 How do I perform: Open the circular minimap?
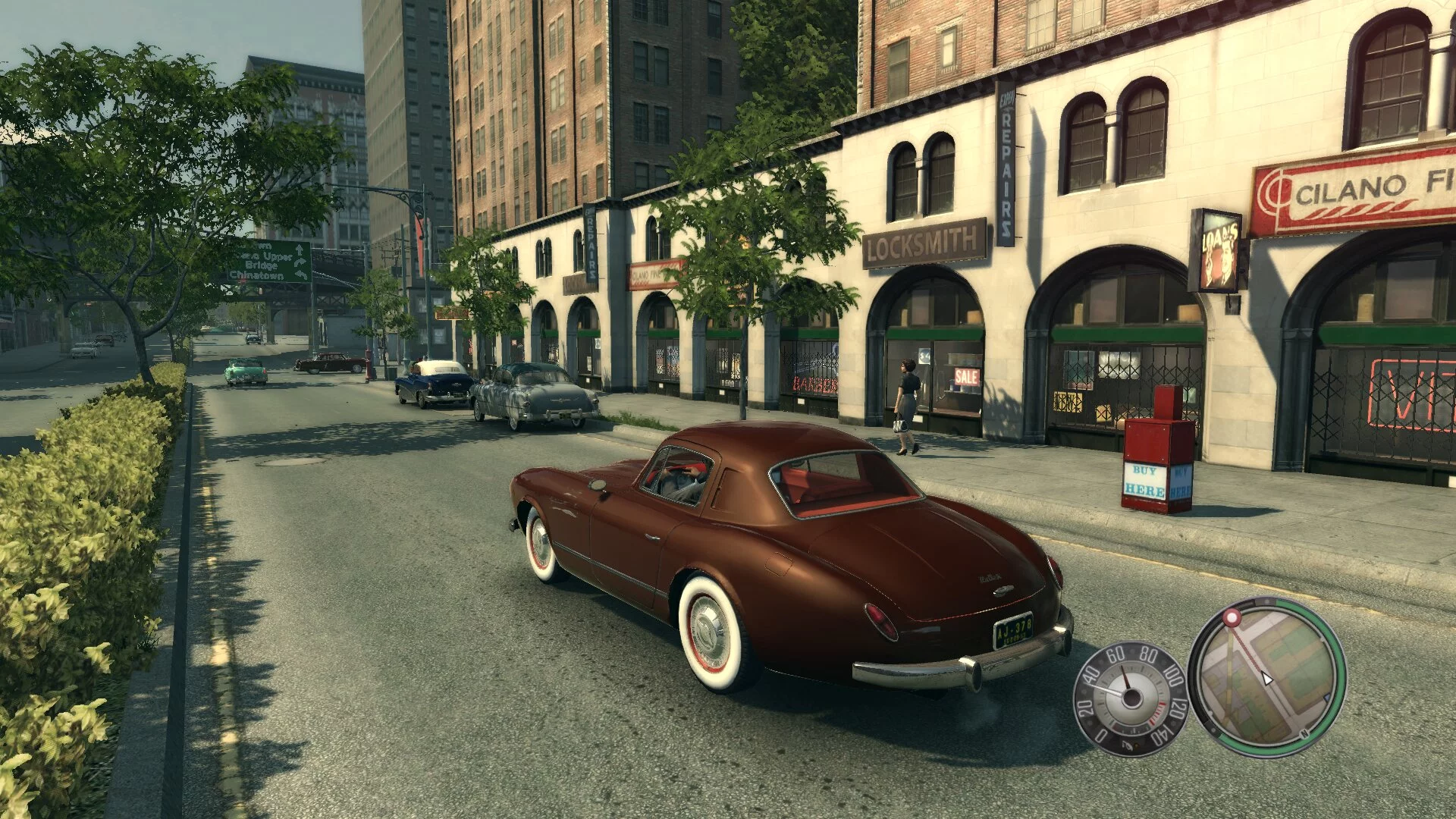coord(1266,677)
